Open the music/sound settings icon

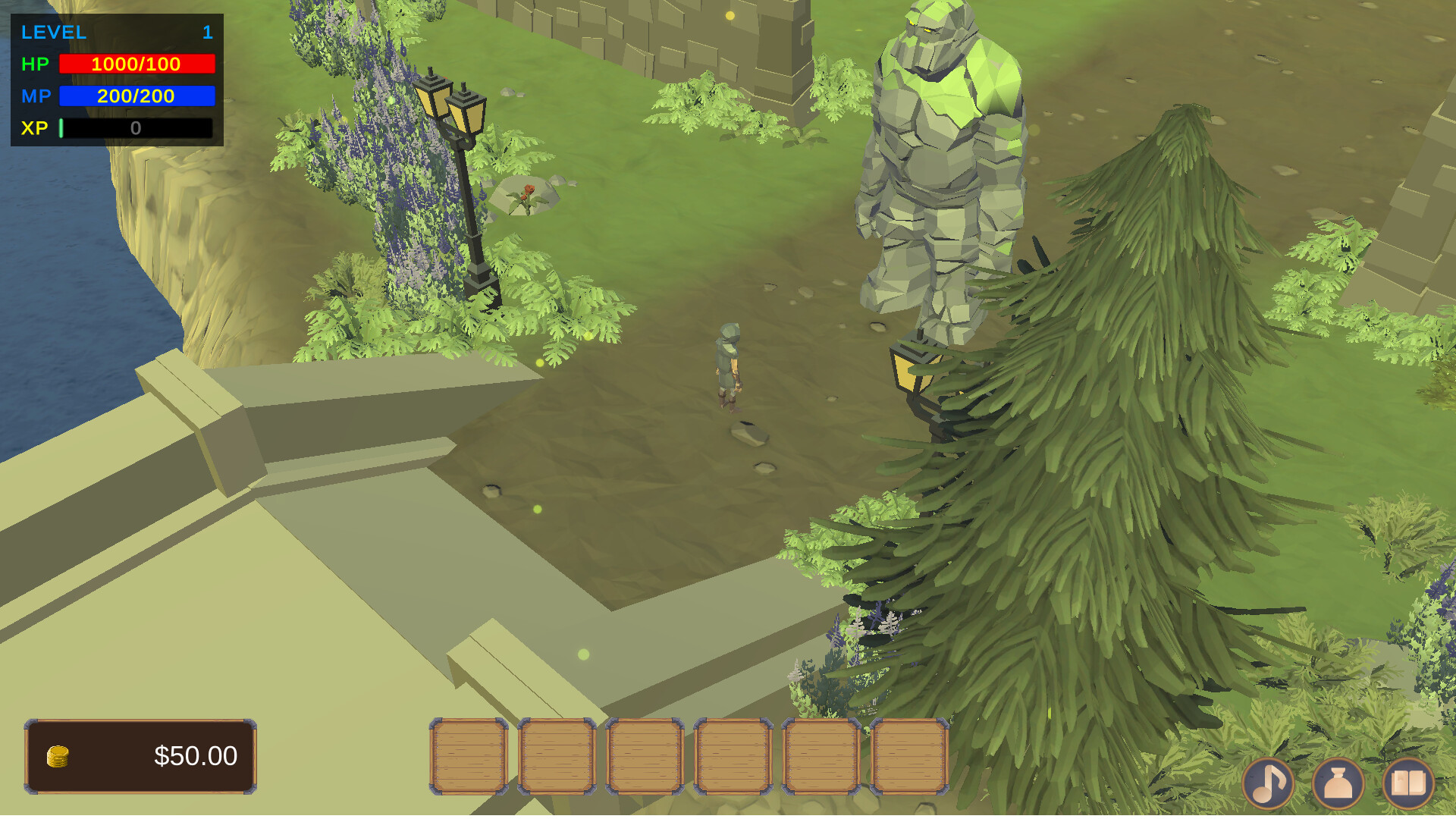click(1269, 783)
